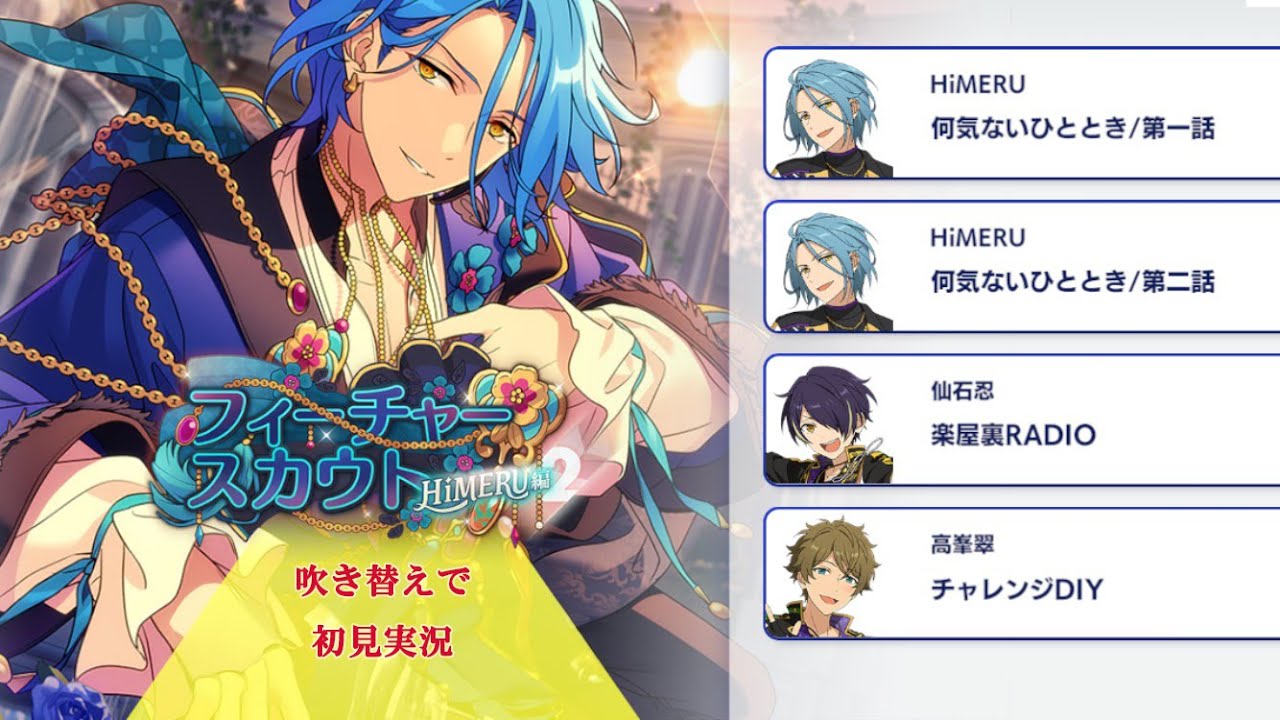Click Takamine Midori's avatar portrait
Screen dimensions: 1280x720
825,578
